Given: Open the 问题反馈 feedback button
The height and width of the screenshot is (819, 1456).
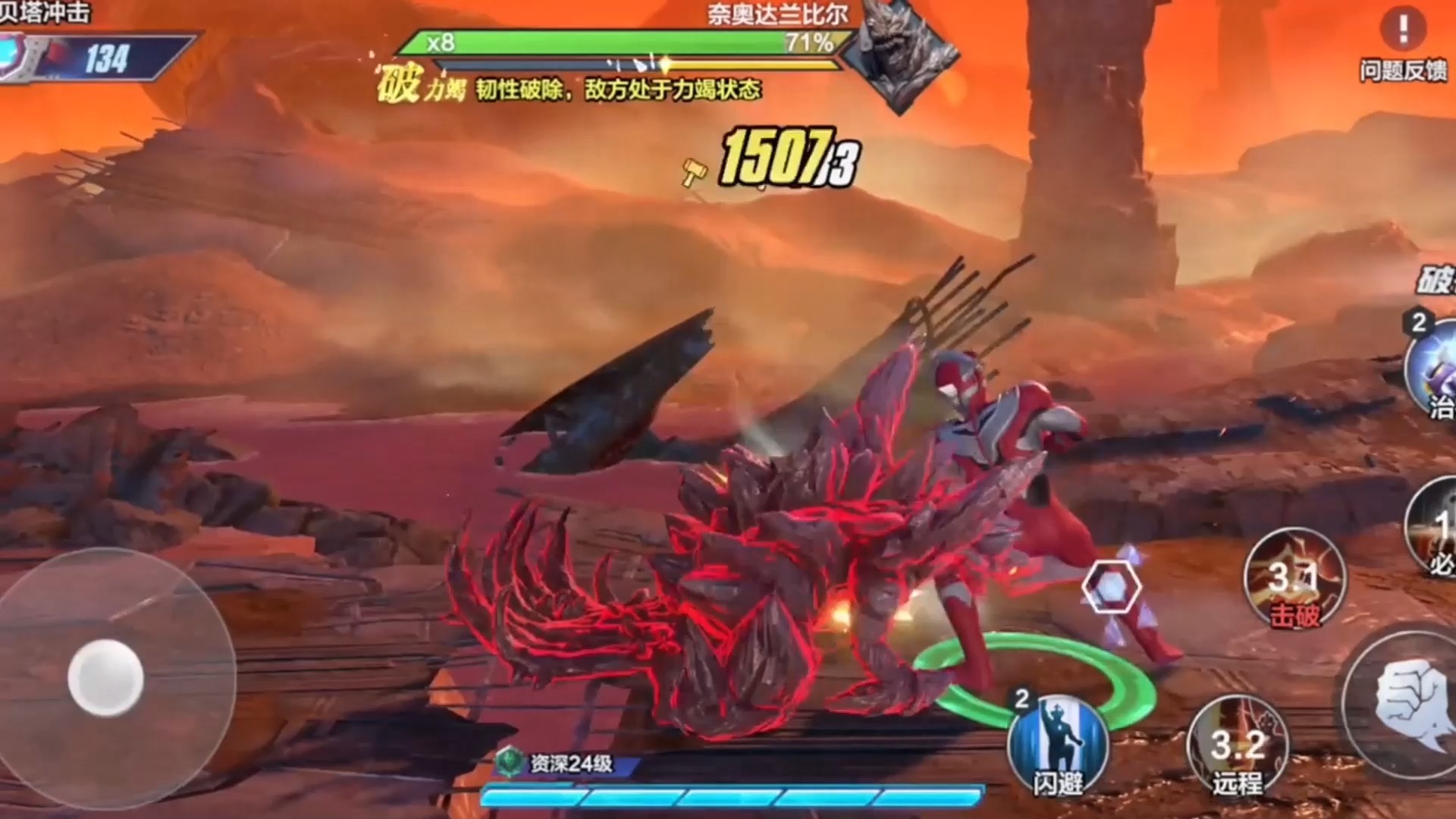Looking at the screenshot, I should coord(1403,44).
